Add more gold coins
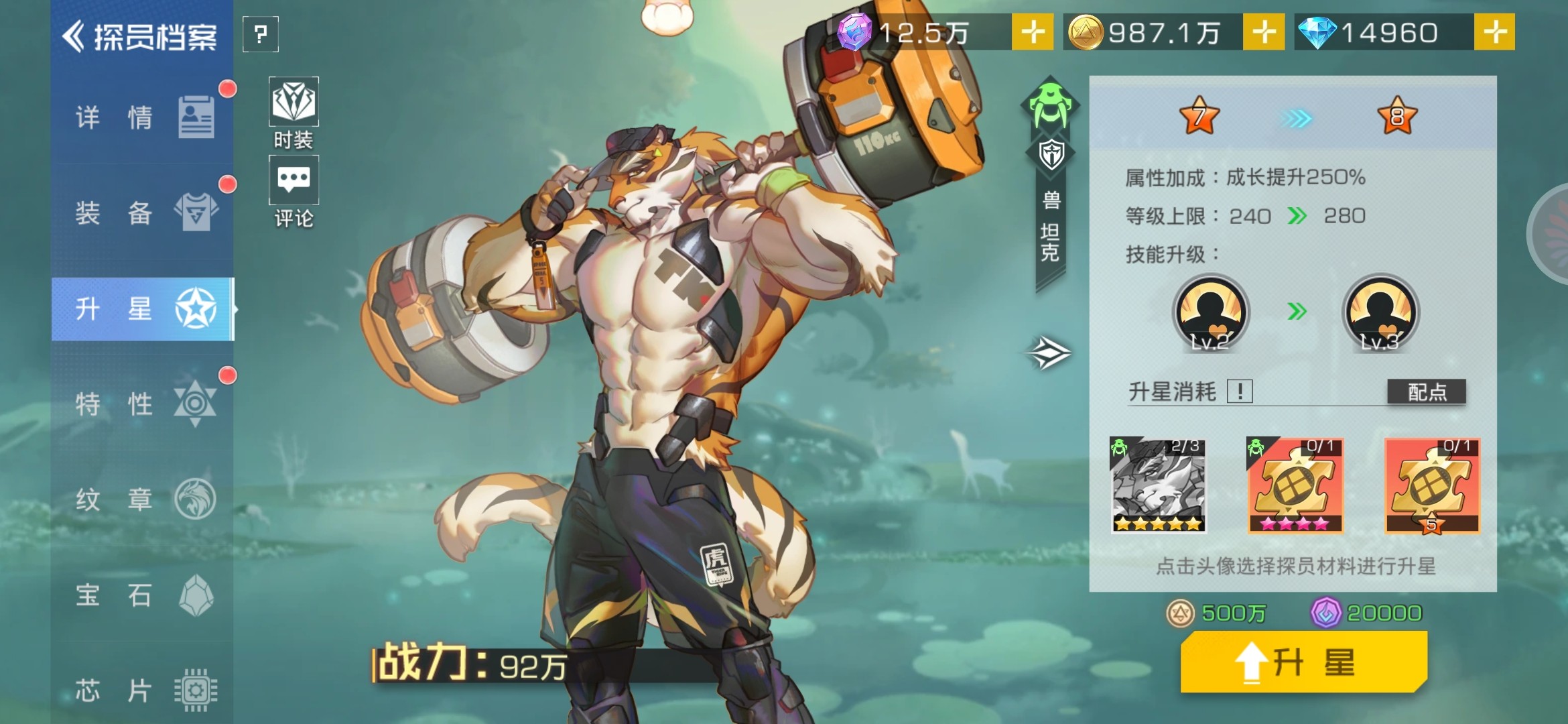Screen dimensions: 1568x724 point(1263,32)
